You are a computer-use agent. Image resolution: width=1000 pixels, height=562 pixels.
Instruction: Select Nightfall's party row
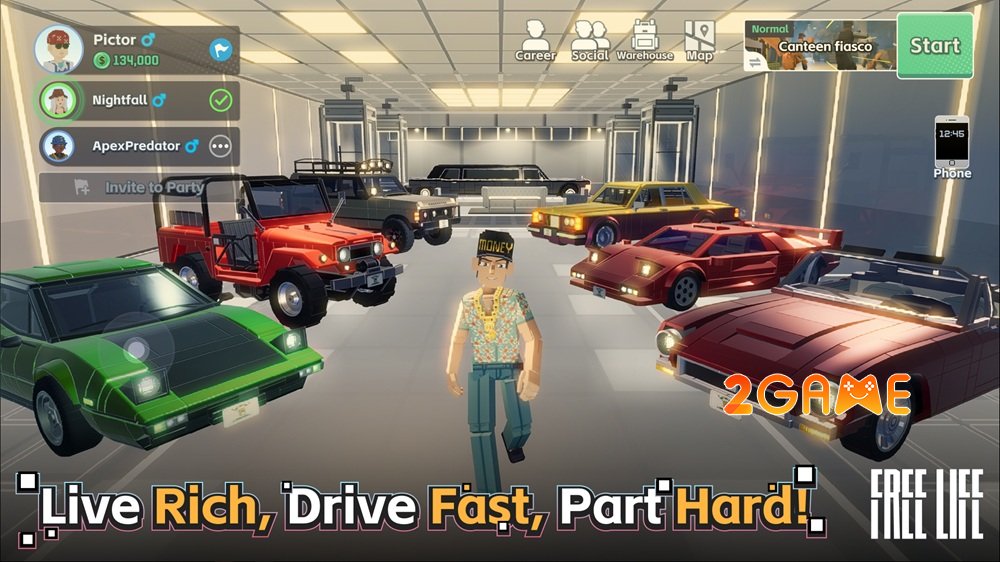(130, 100)
